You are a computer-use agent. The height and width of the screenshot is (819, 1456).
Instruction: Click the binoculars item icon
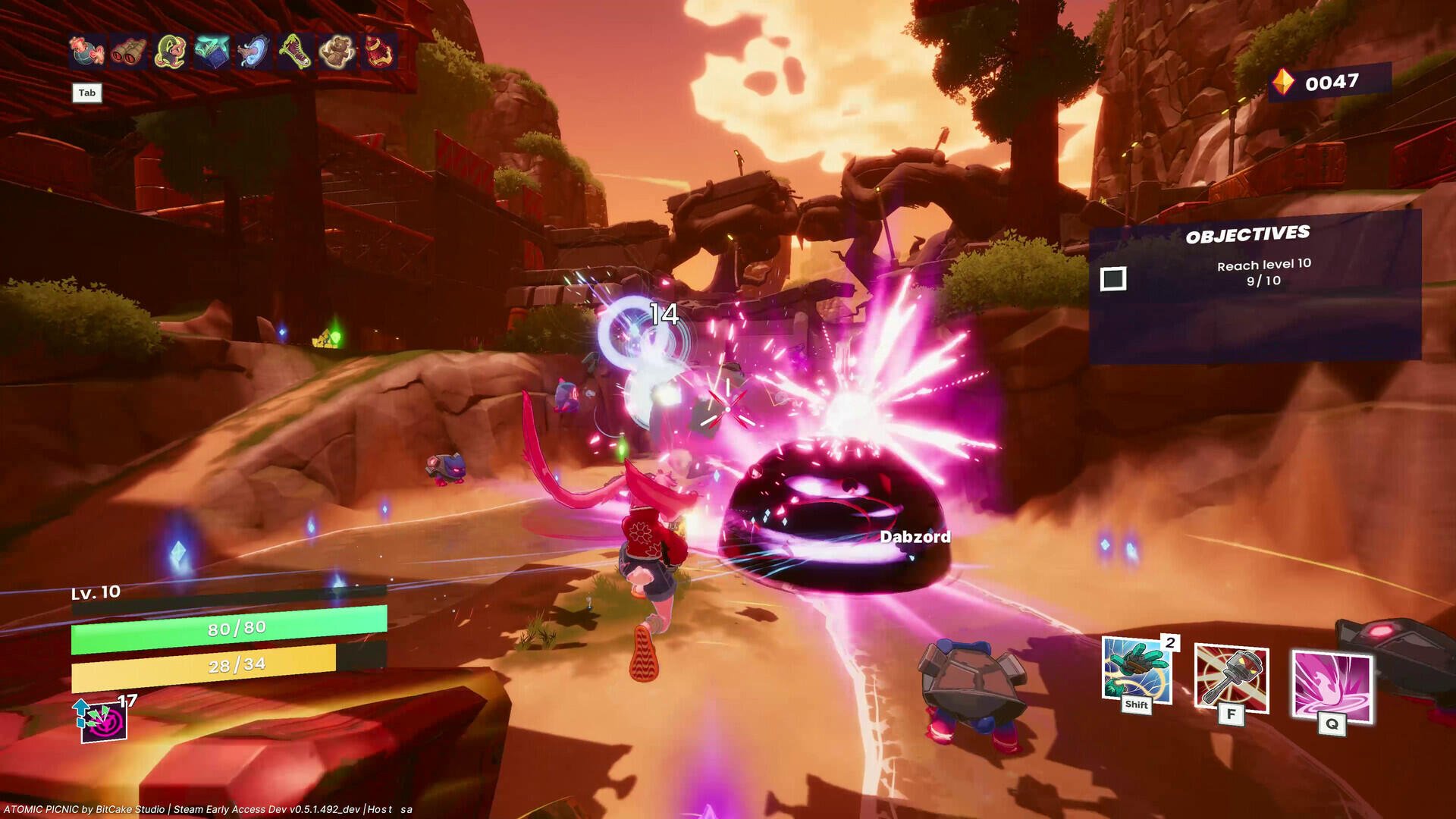129,53
